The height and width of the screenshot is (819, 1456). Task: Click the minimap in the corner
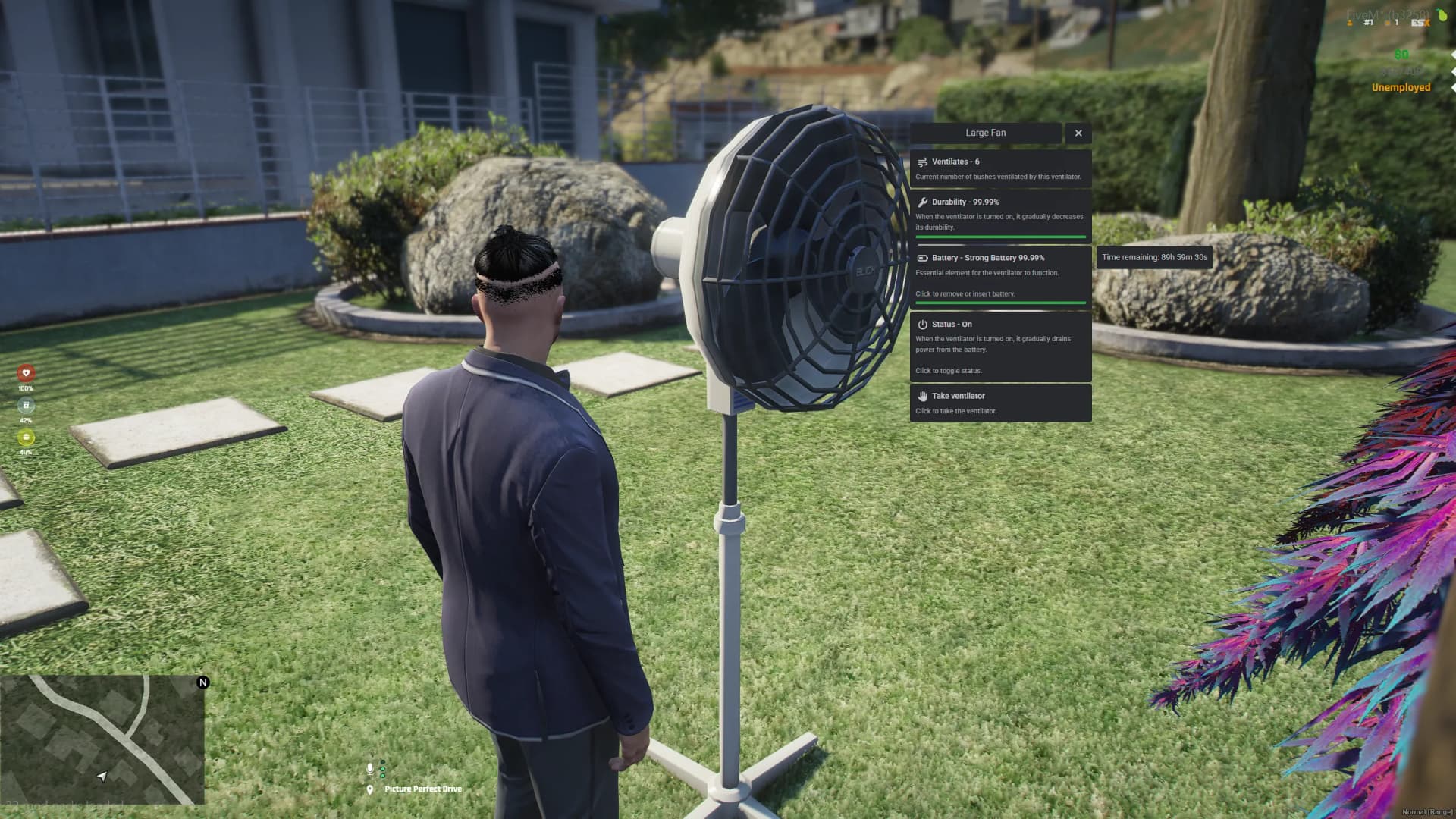click(102, 739)
